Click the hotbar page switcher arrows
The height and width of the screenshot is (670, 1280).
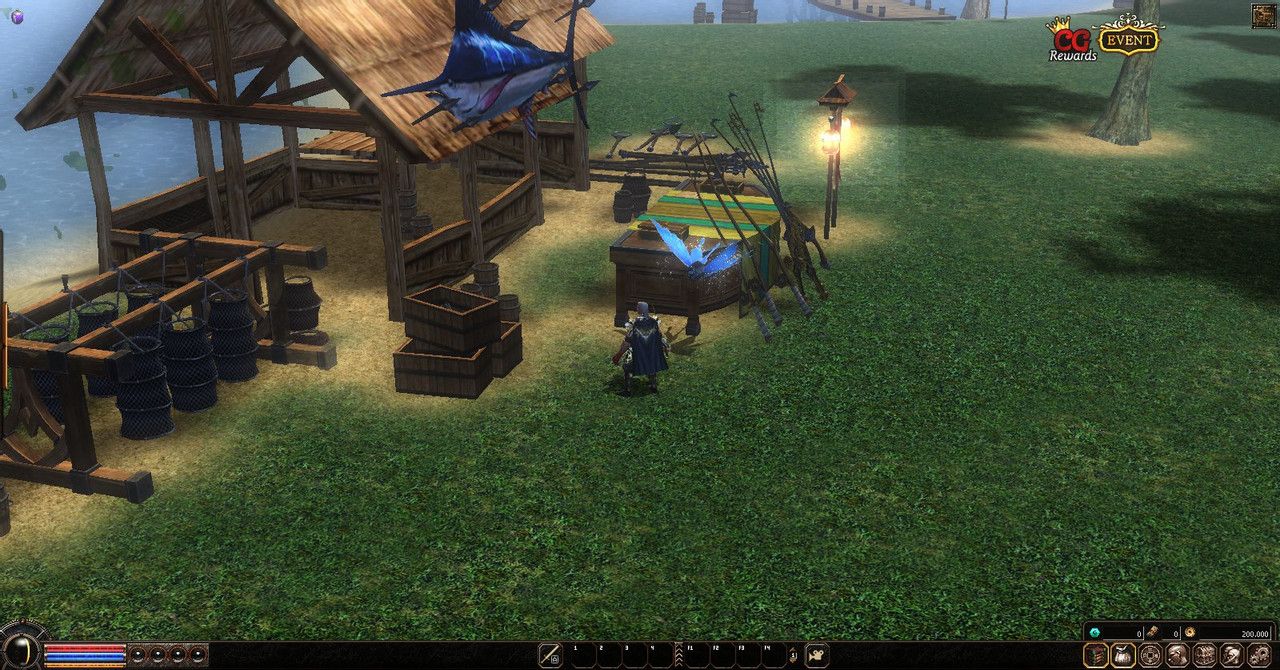click(x=792, y=656)
